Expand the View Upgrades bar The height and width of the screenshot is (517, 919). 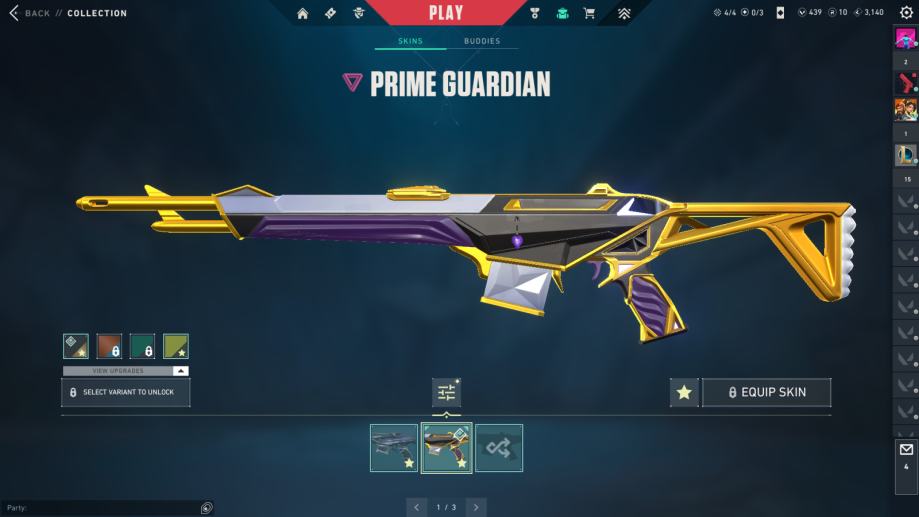[126, 371]
